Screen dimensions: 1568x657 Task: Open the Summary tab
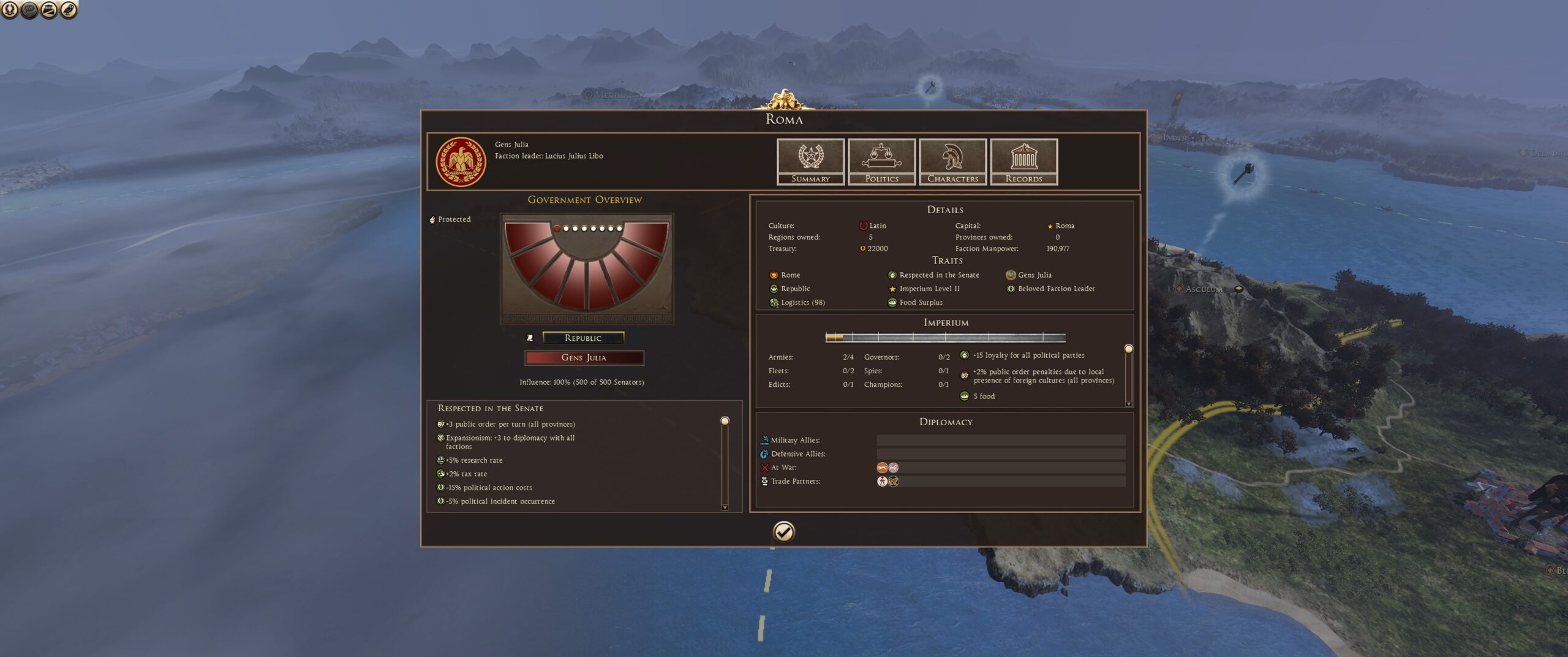point(810,161)
